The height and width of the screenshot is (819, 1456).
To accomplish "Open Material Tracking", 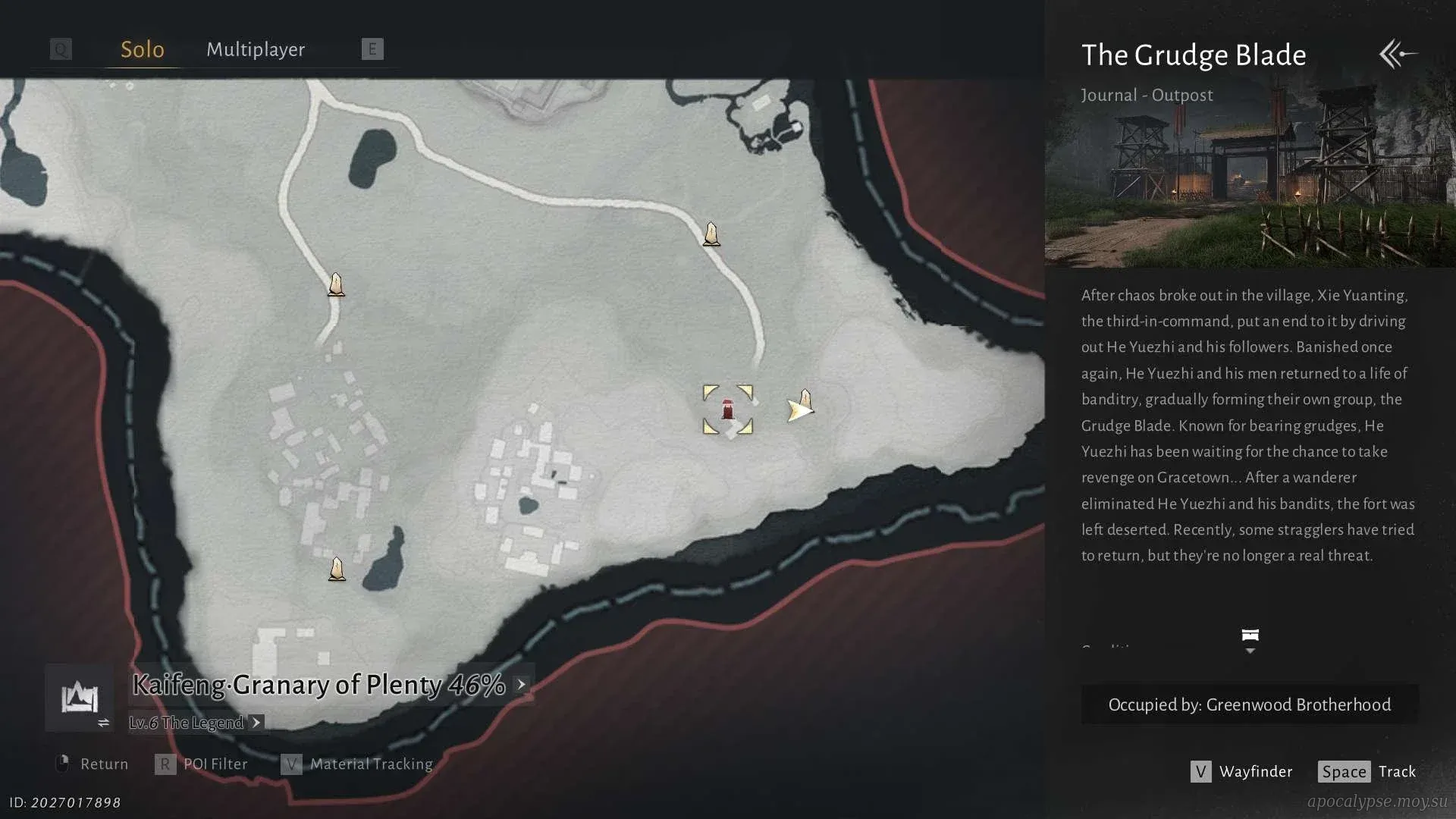I will [357, 764].
